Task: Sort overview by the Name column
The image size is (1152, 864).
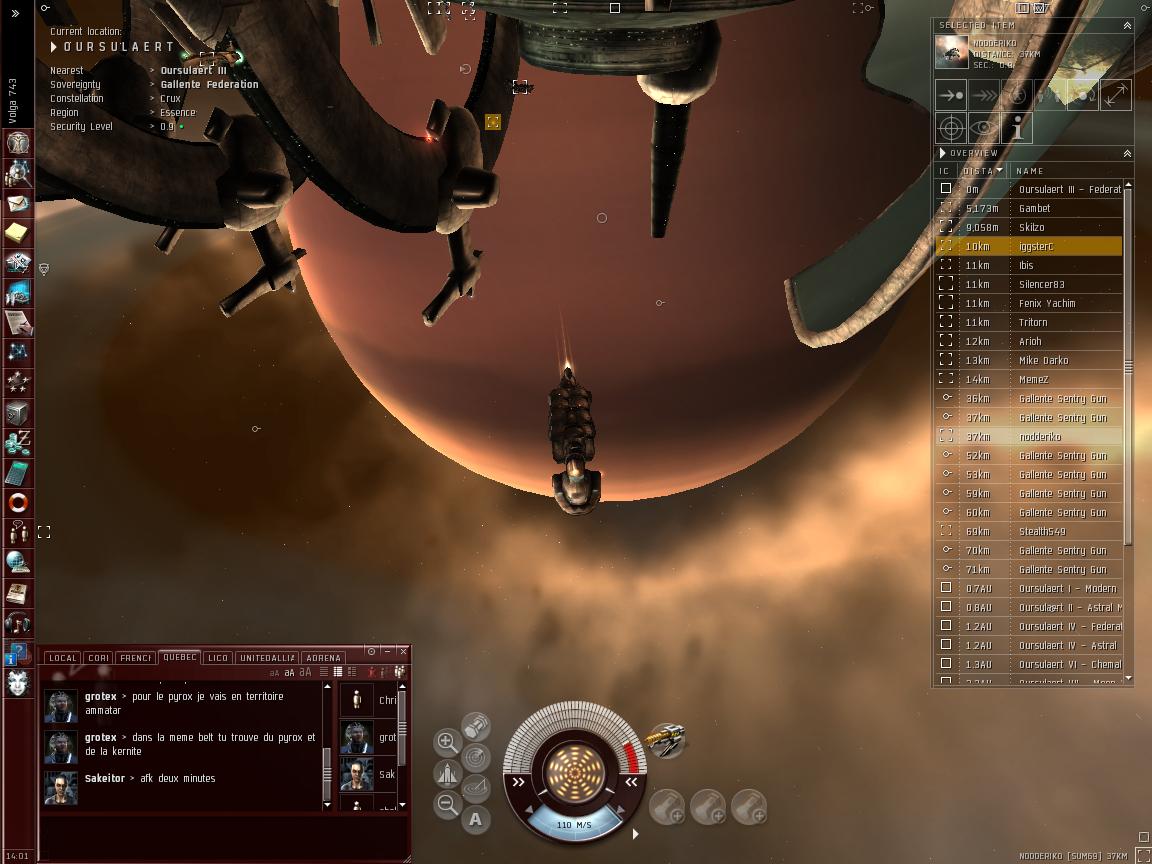Action: (x=1029, y=171)
